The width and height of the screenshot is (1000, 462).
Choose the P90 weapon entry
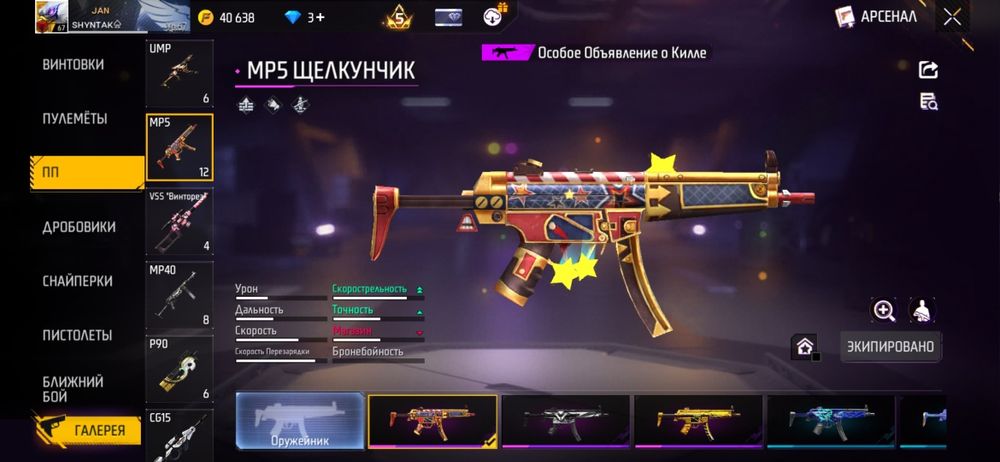(179, 369)
